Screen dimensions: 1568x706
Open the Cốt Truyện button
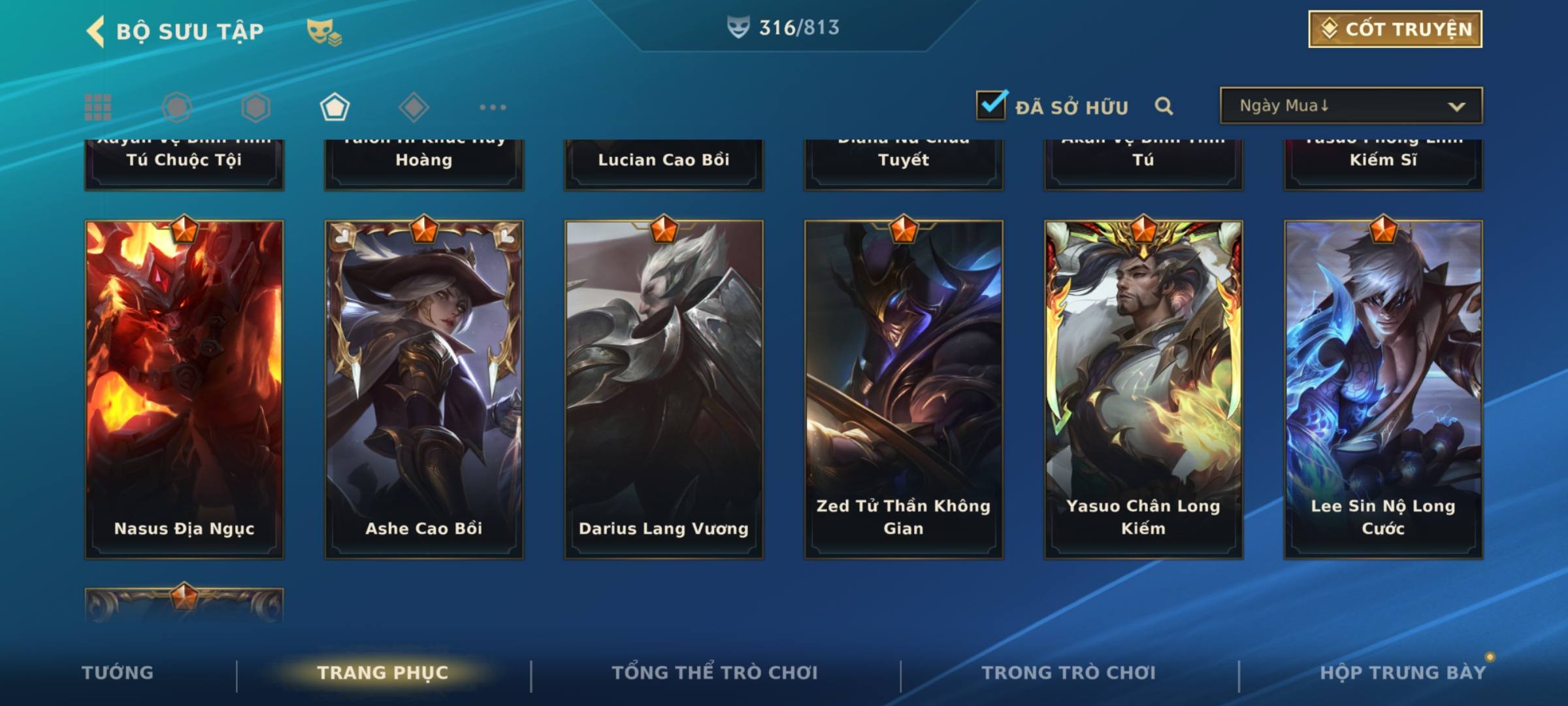click(x=1395, y=29)
